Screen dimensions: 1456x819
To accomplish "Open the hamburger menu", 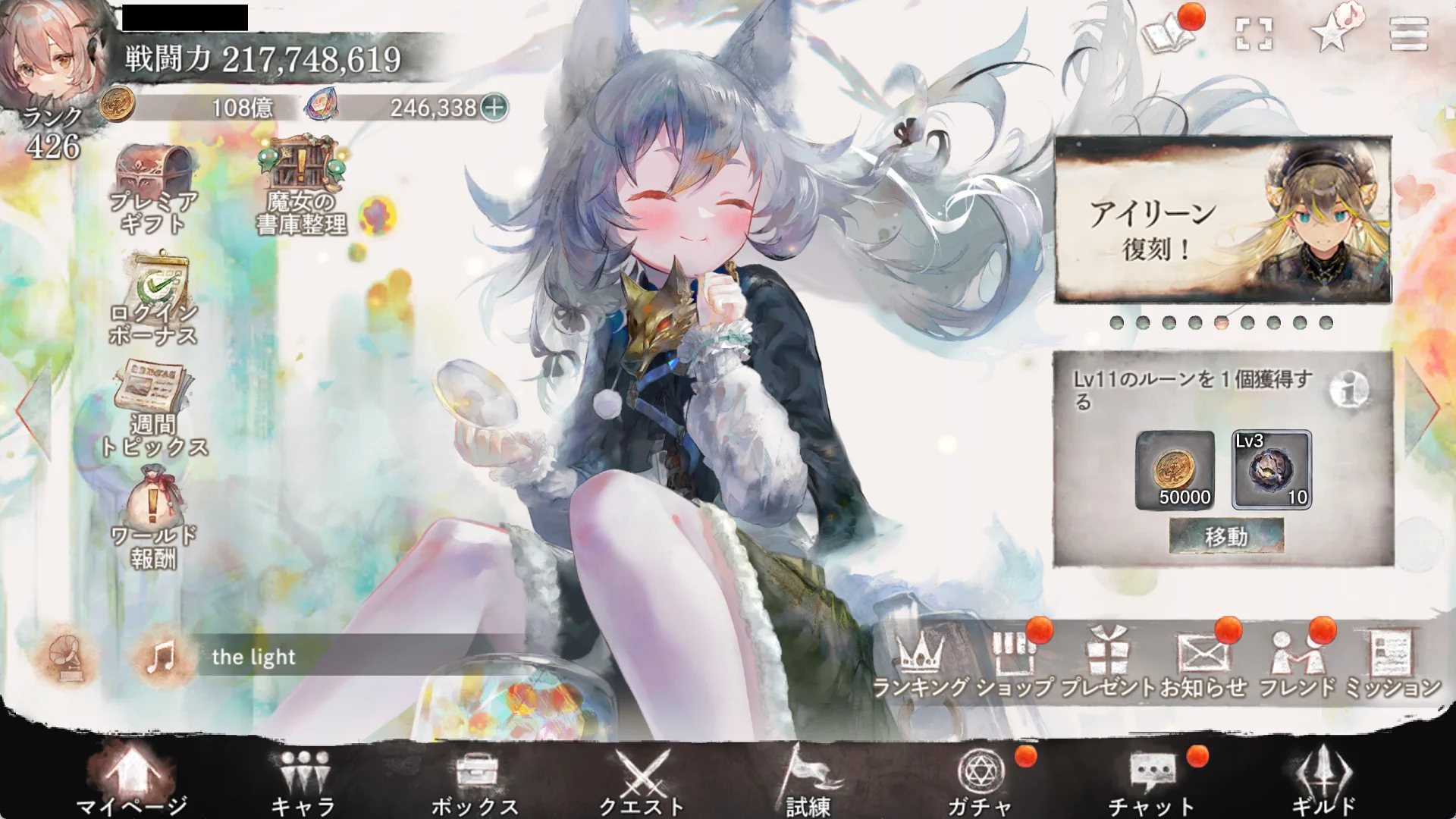I will (1408, 34).
